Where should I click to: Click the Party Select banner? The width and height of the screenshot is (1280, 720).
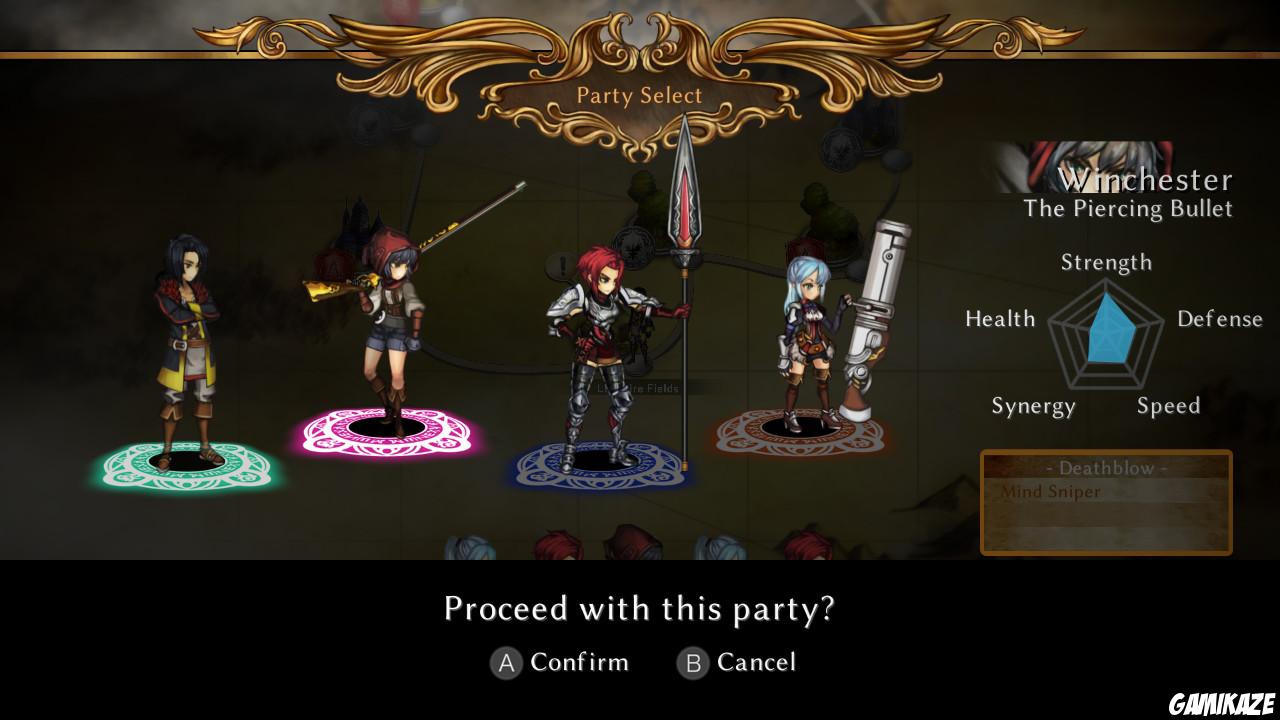tap(638, 96)
